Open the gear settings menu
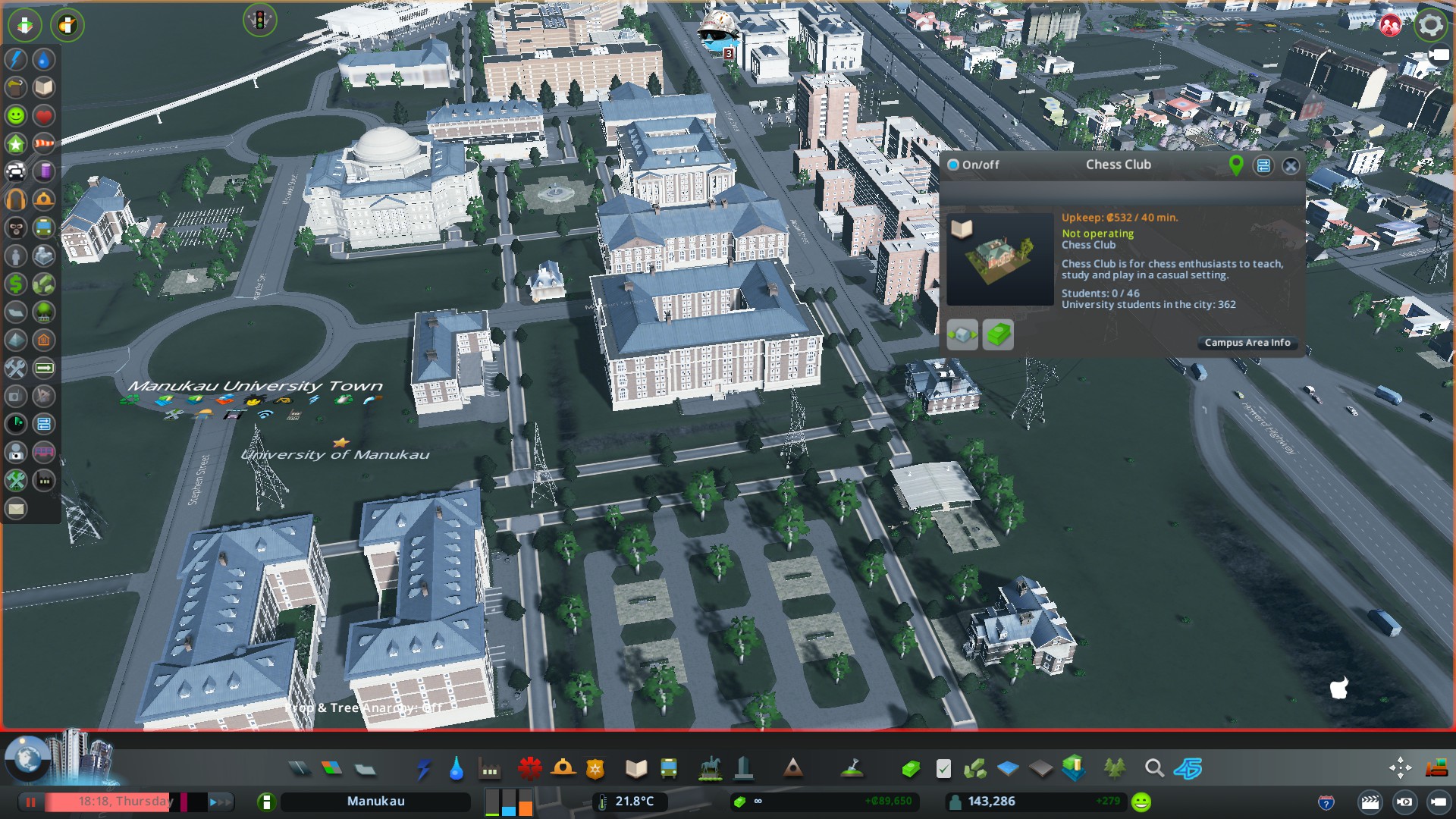The width and height of the screenshot is (1456, 819). 1430,25
